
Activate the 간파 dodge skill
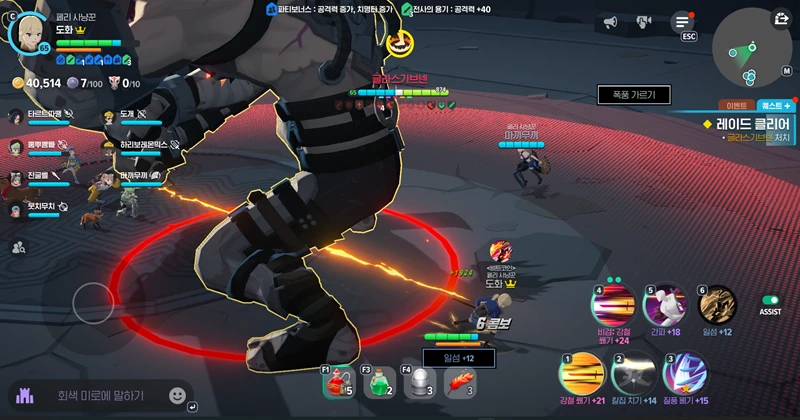[665, 304]
